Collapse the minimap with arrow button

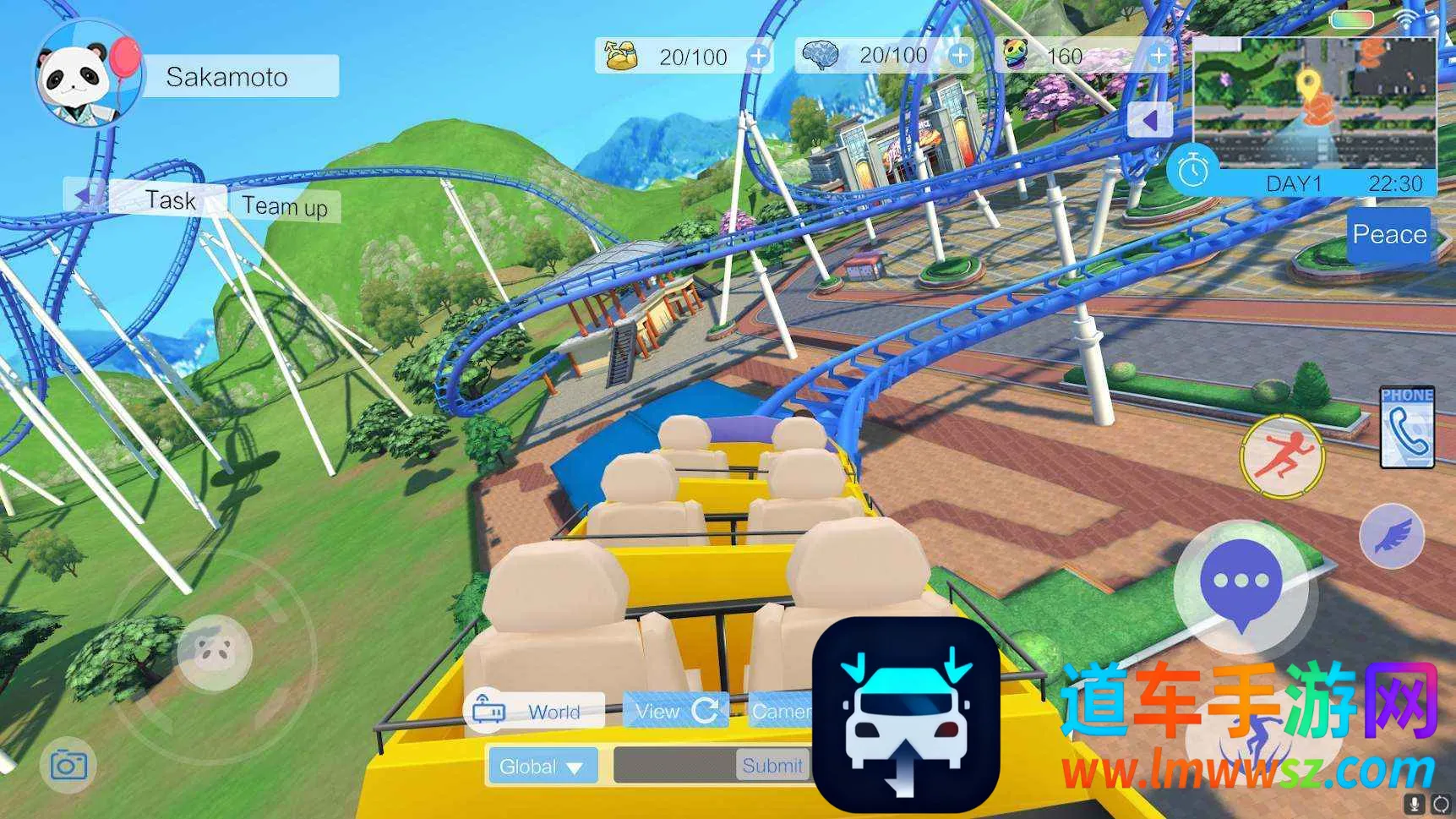point(1150,121)
